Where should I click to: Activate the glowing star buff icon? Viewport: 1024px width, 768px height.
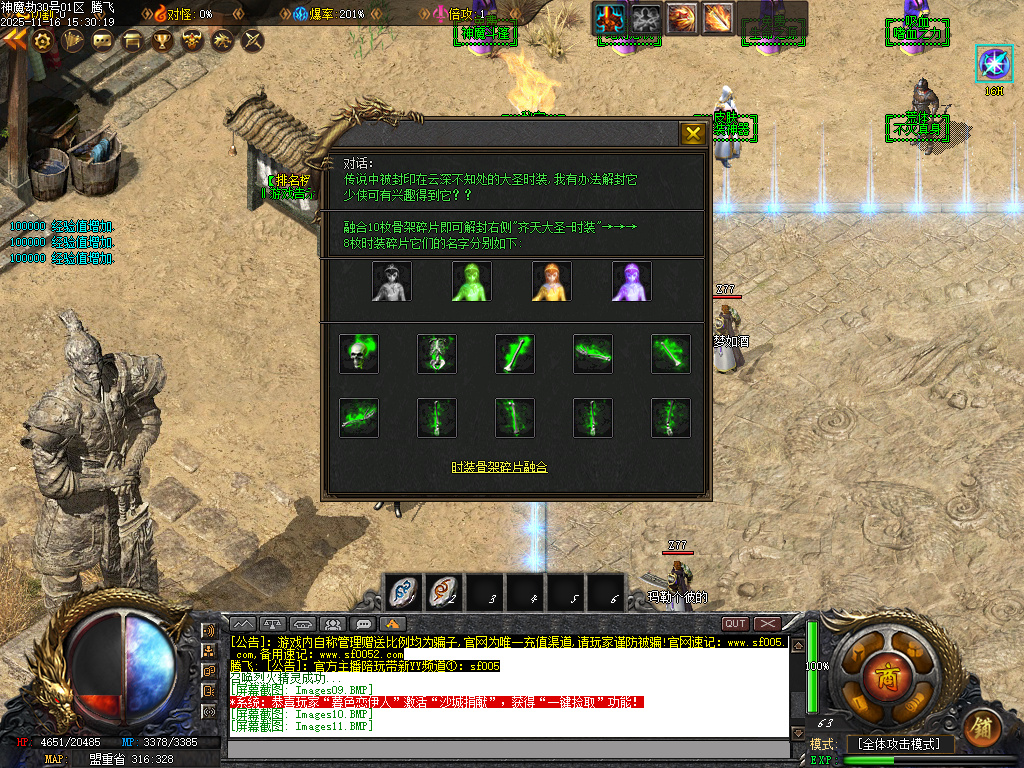click(994, 64)
